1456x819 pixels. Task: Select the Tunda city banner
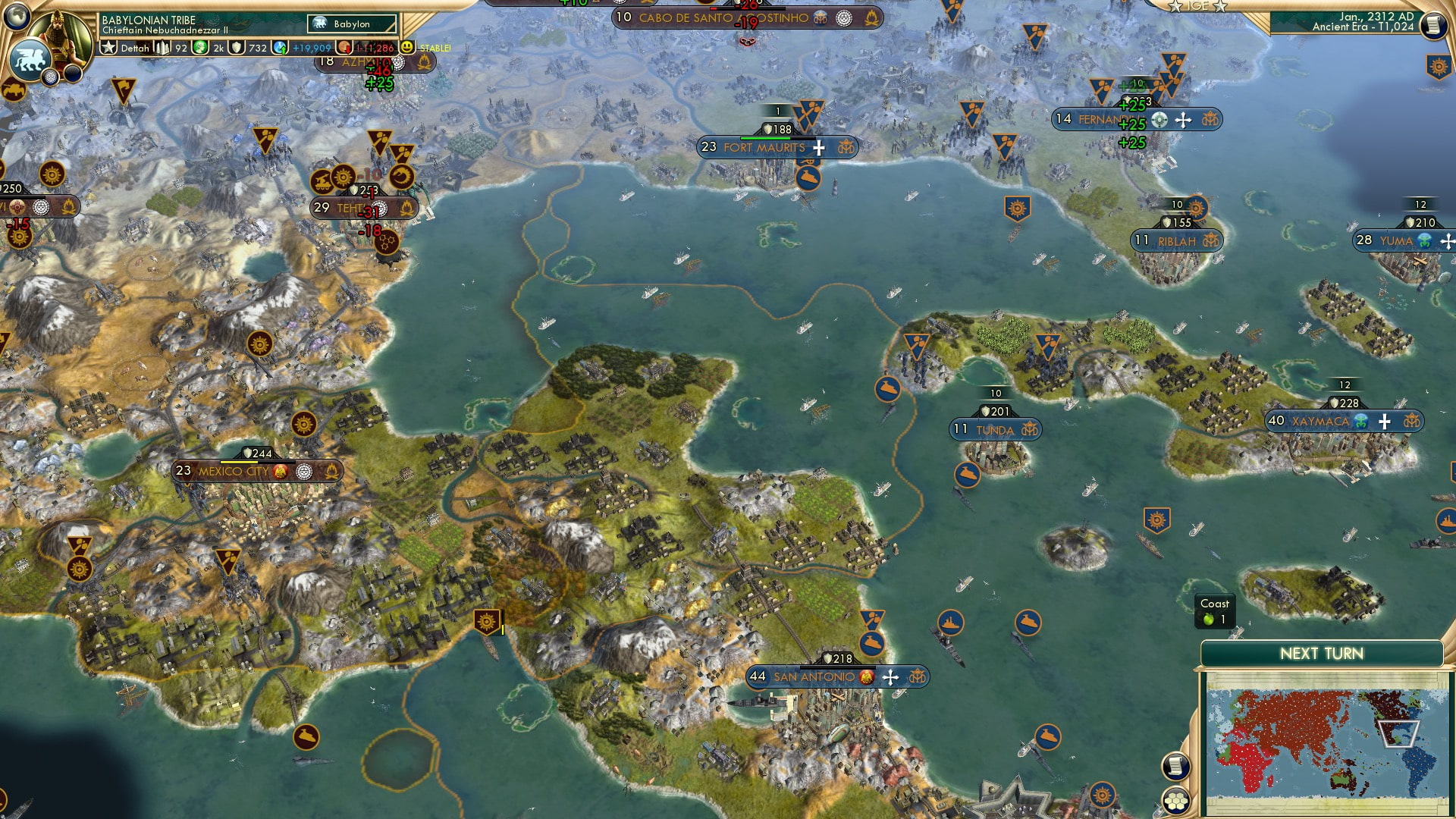tap(995, 430)
